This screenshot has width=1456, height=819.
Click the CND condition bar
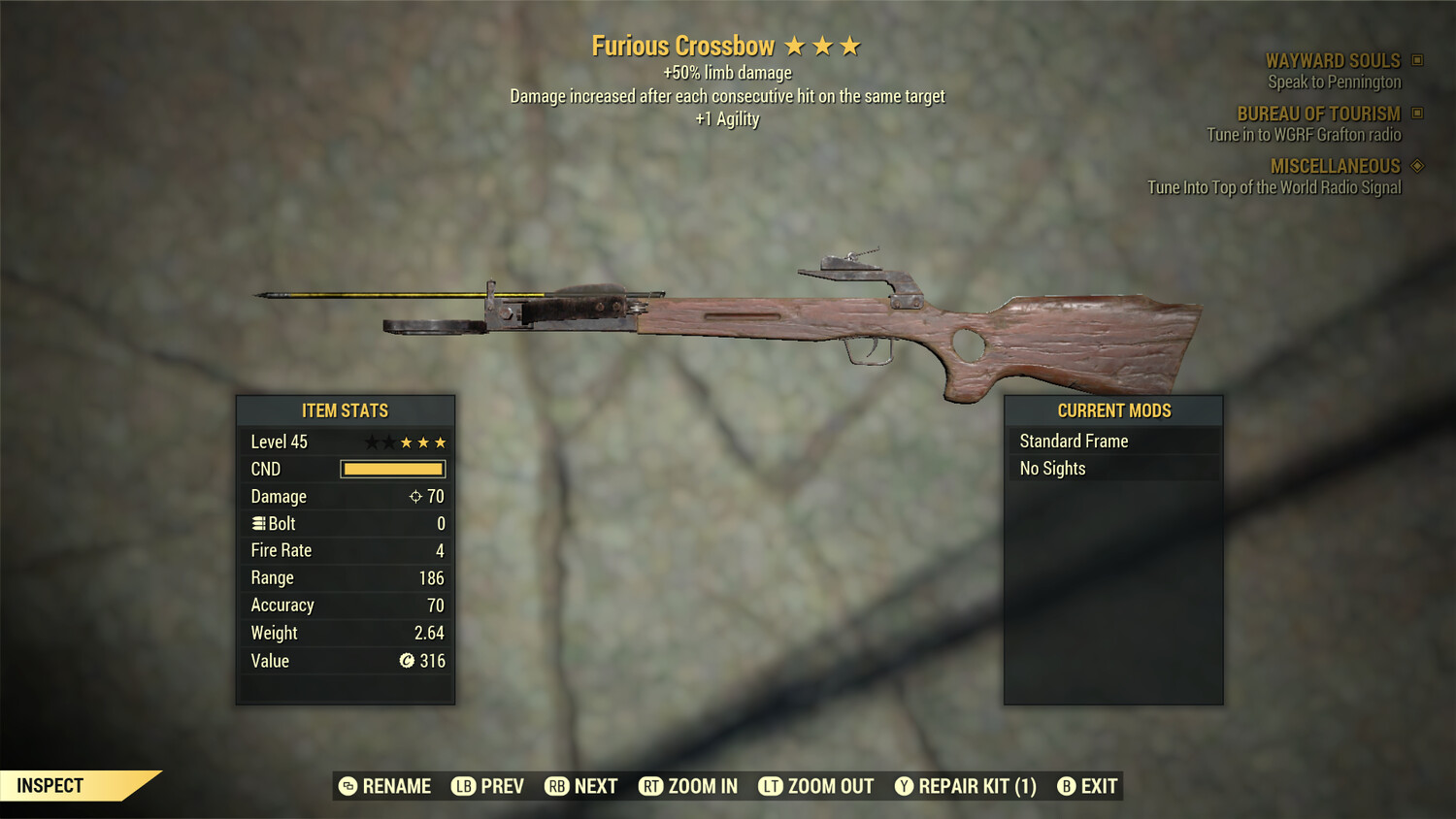point(392,469)
